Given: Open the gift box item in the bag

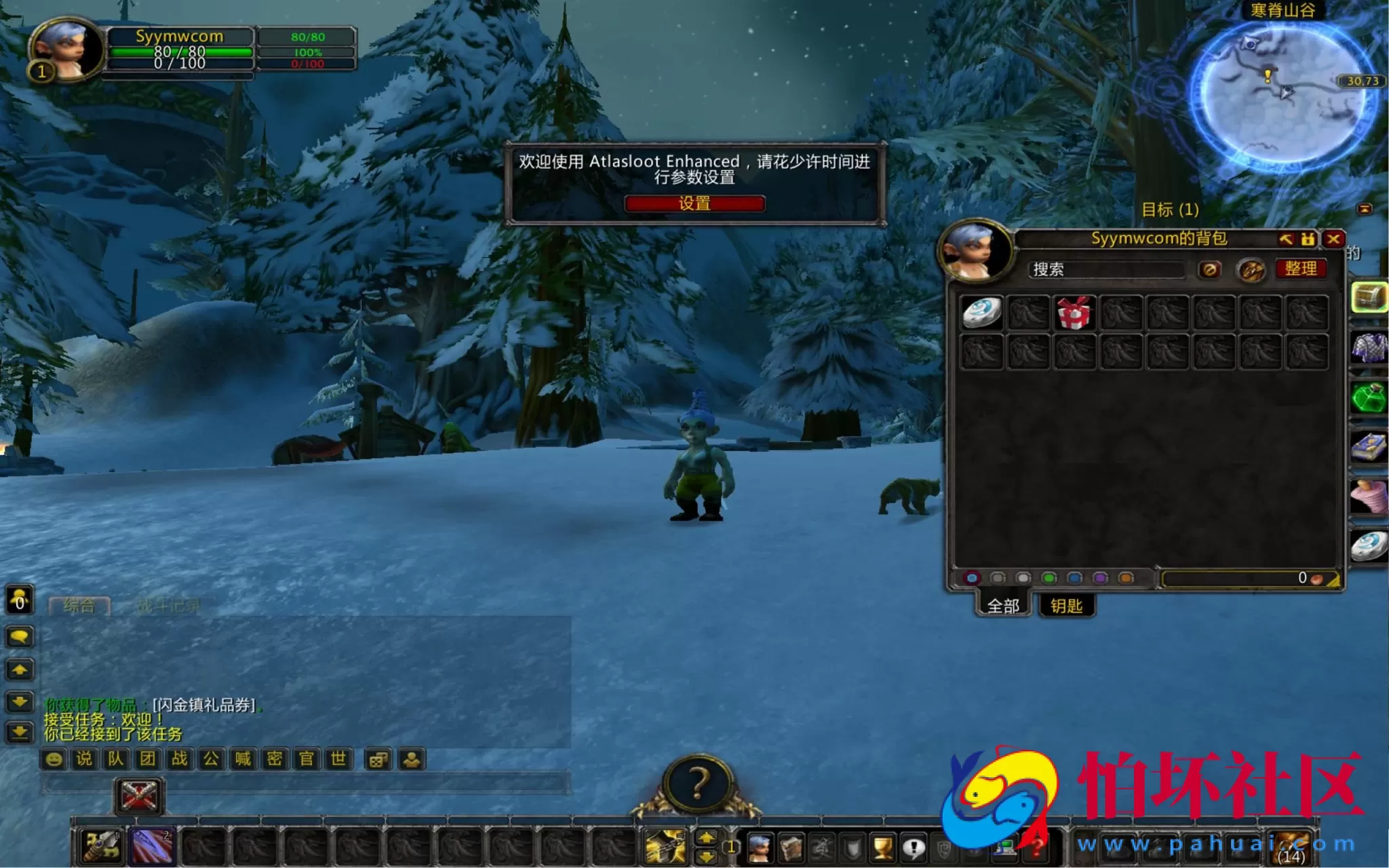Looking at the screenshot, I should [1074, 313].
